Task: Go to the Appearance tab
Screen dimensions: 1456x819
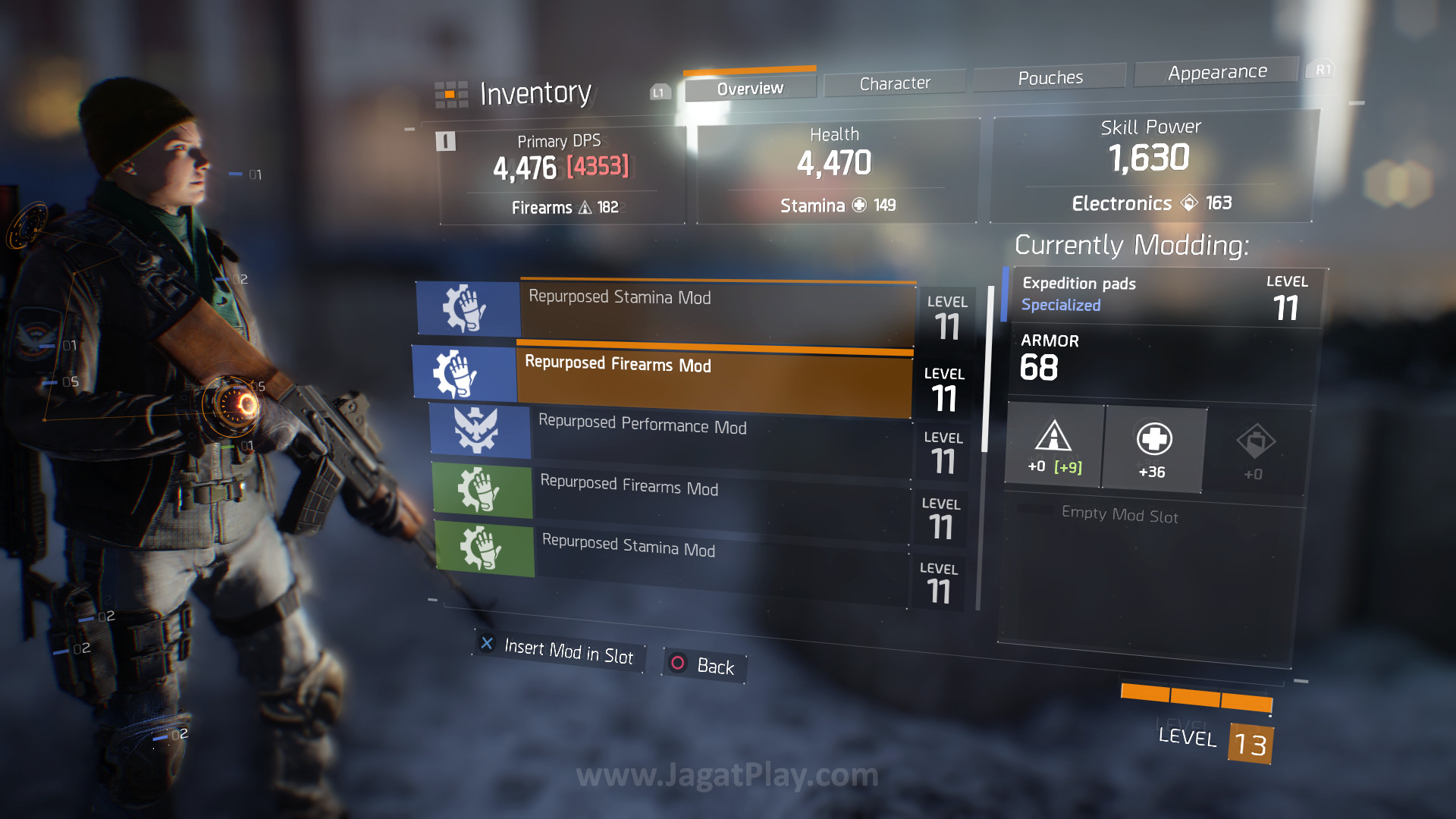Action: tap(1217, 73)
